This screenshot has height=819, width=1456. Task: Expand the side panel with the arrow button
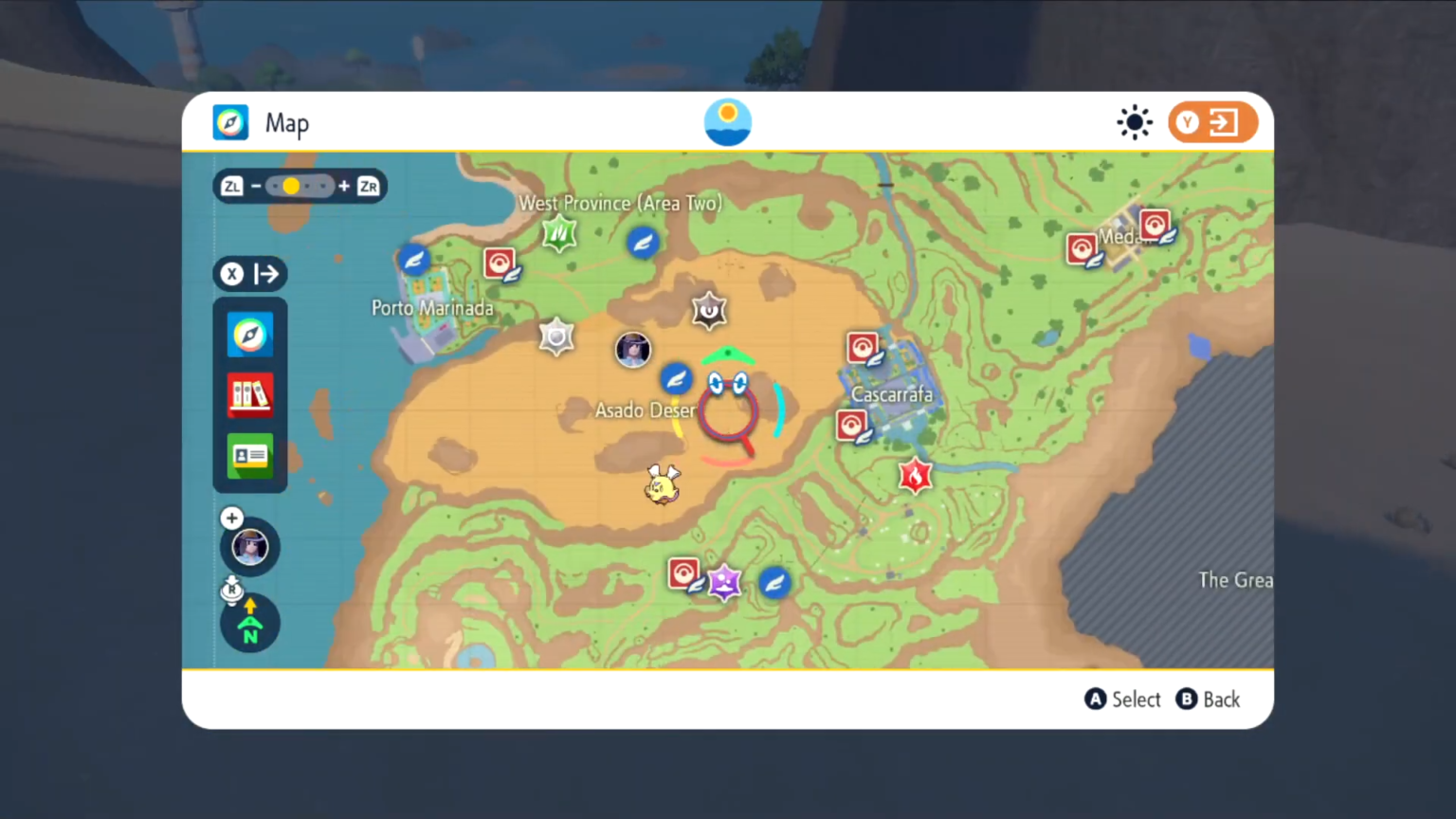coord(250,274)
